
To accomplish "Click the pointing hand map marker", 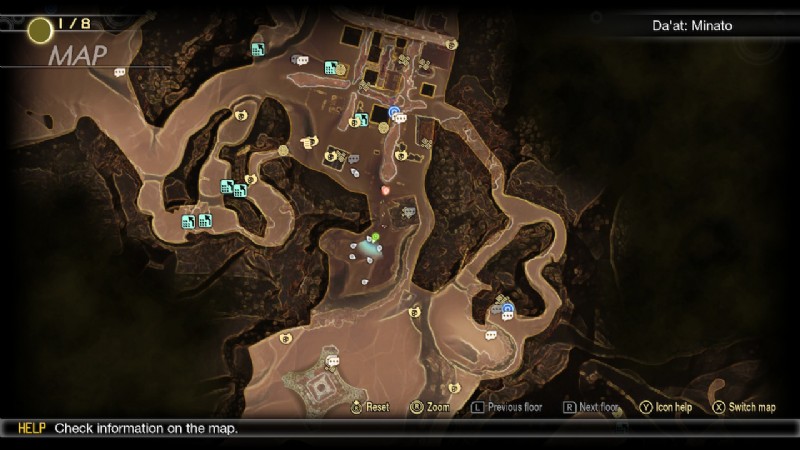I will point(309,141).
